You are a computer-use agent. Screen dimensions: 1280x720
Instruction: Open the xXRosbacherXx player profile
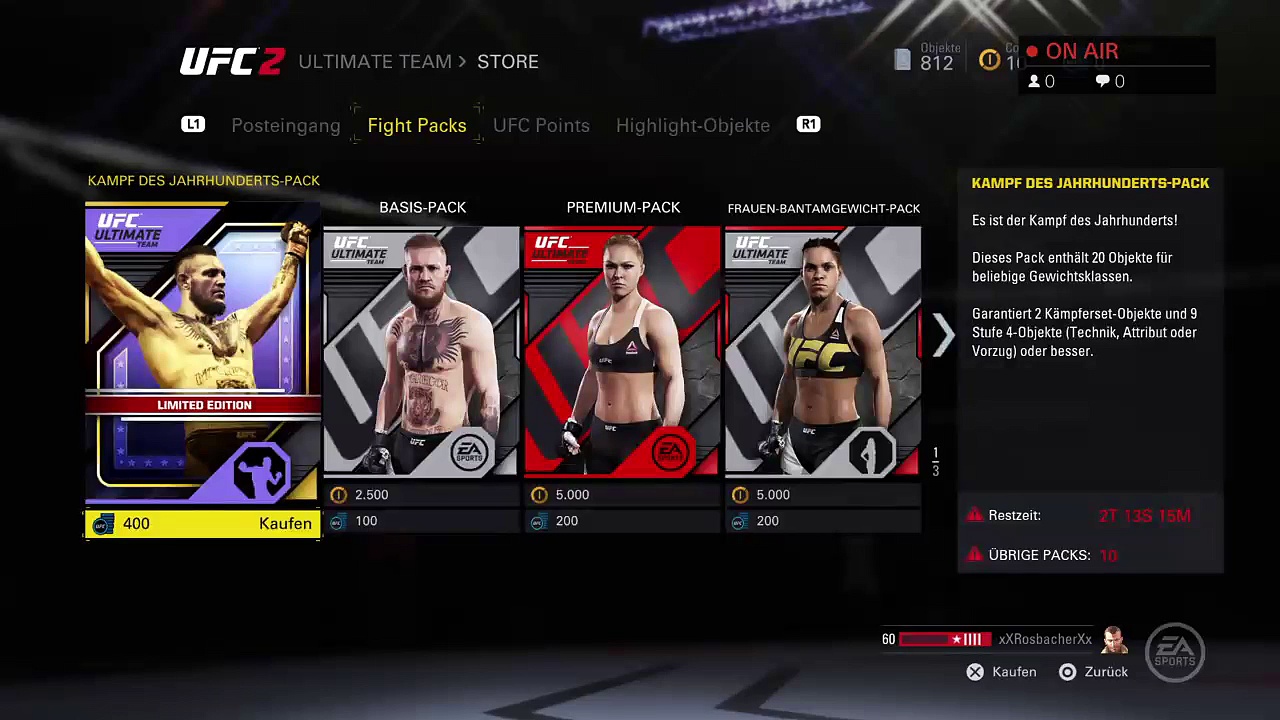tap(1045, 640)
